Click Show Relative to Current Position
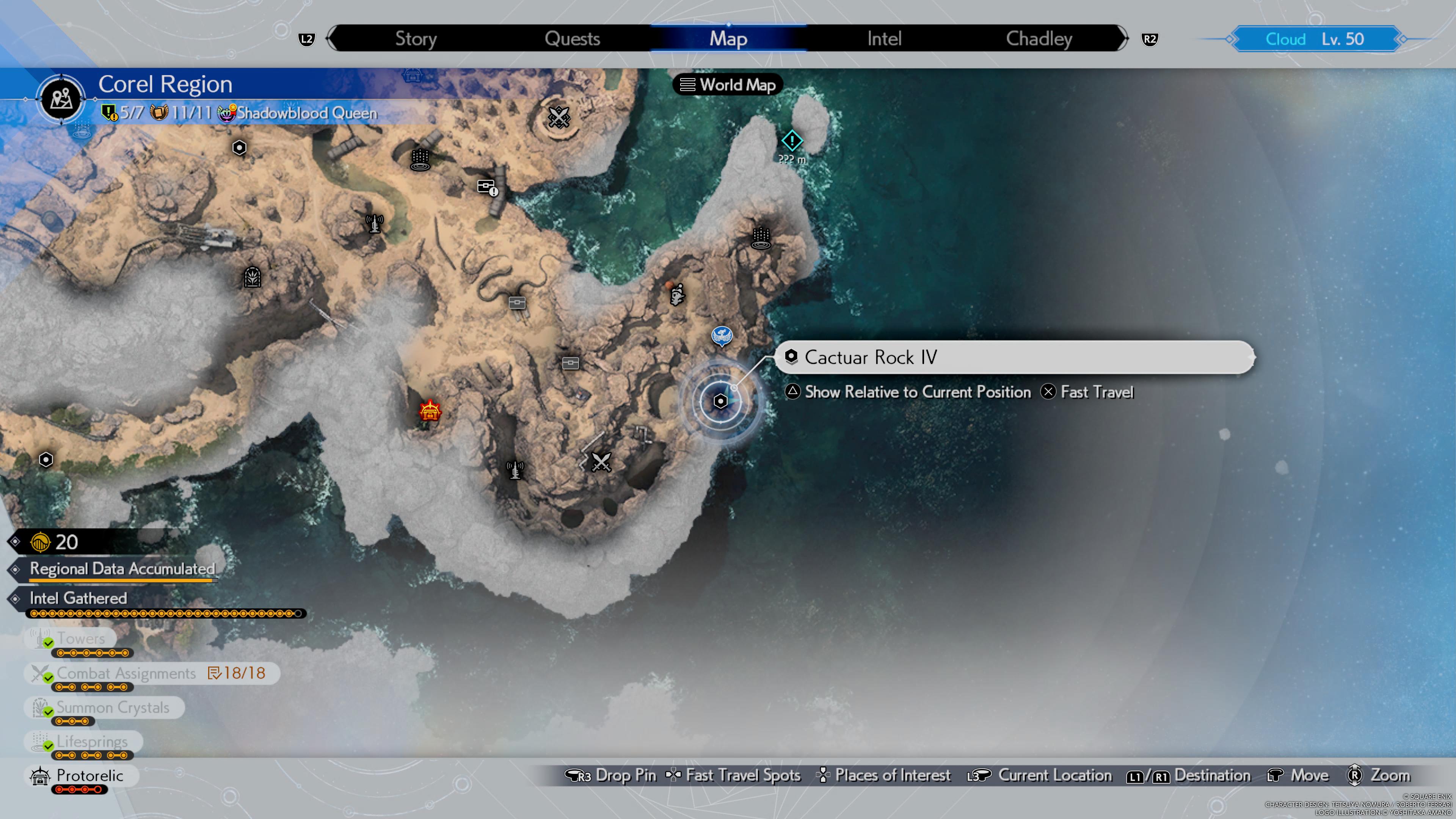The width and height of the screenshot is (1456, 819). [910, 392]
